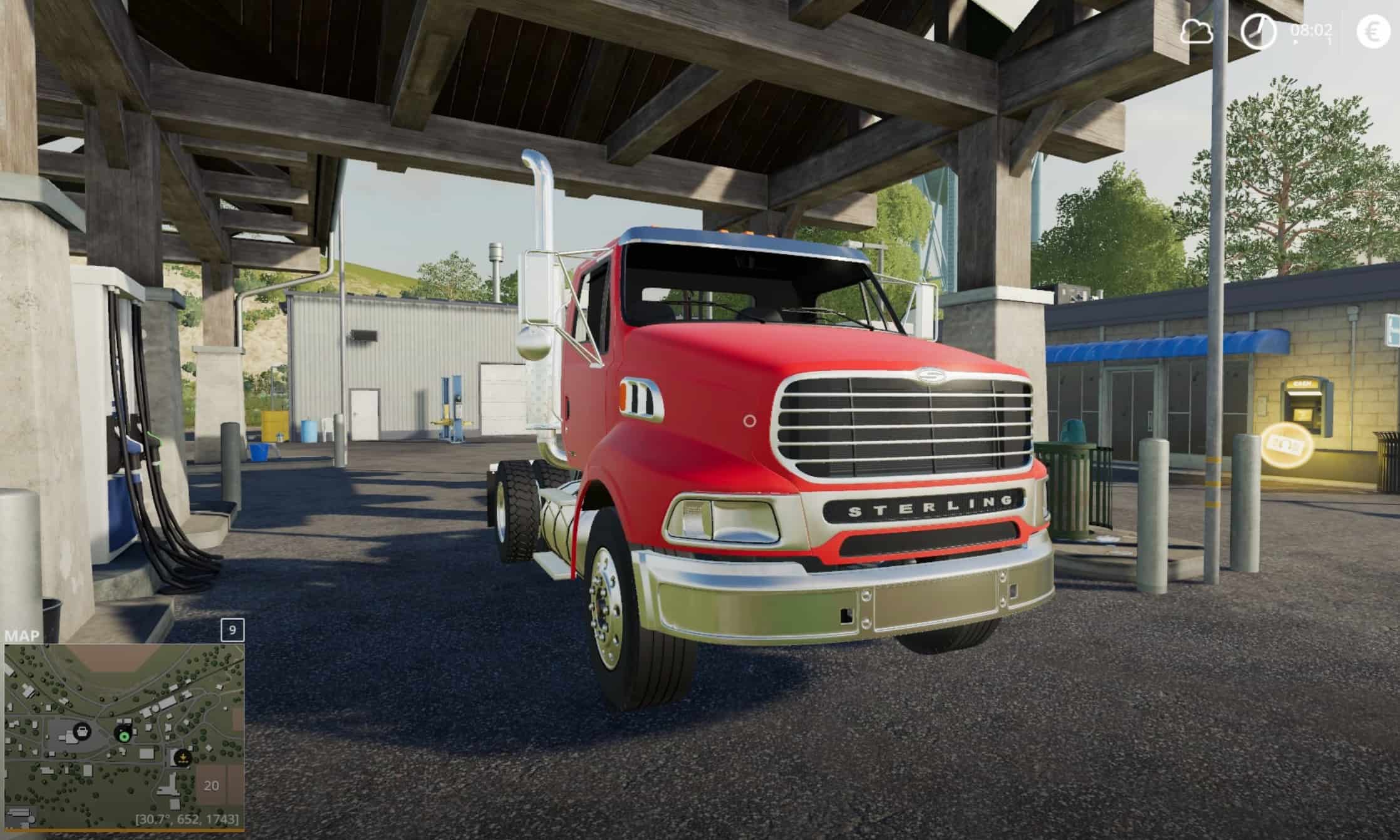Click the clock icon in the HUD
Viewport: 1400px width, 840px height.
point(1258,31)
